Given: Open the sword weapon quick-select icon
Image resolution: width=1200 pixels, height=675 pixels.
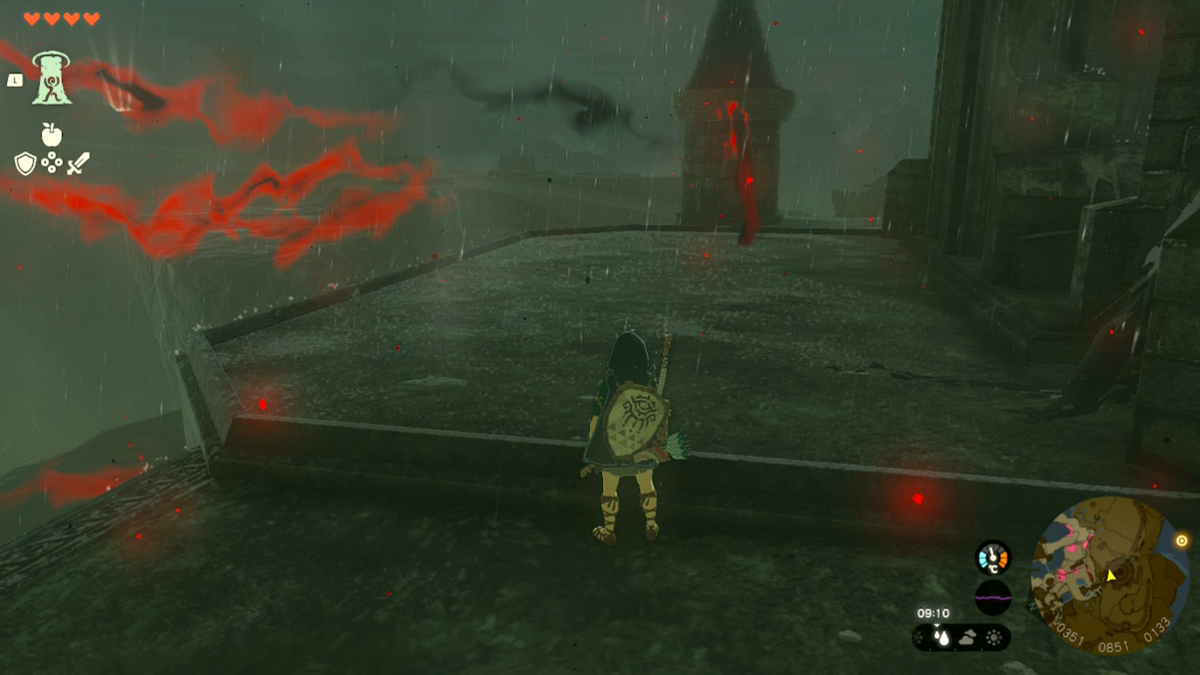Looking at the screenshot, I should click(x=78, y=163).
